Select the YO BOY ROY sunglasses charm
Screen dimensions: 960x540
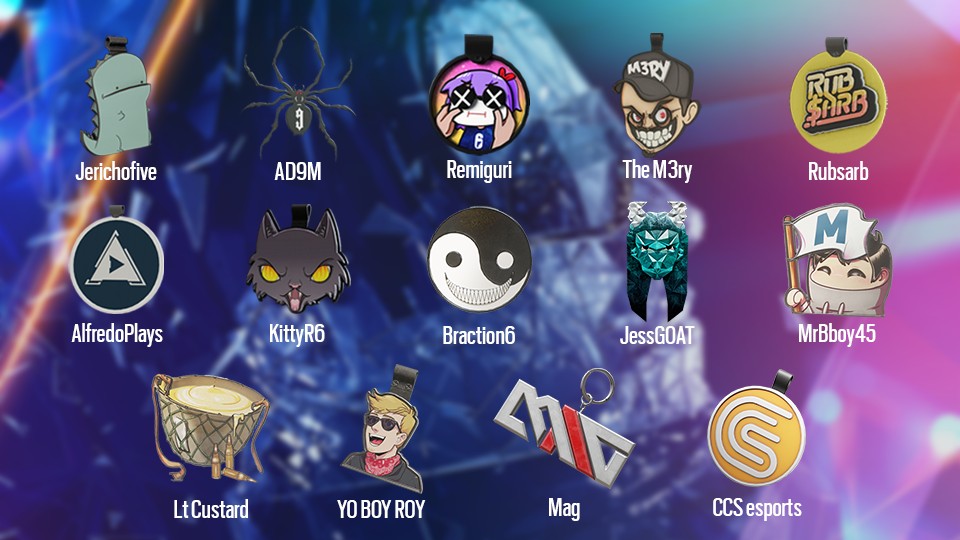coord(381,432)
